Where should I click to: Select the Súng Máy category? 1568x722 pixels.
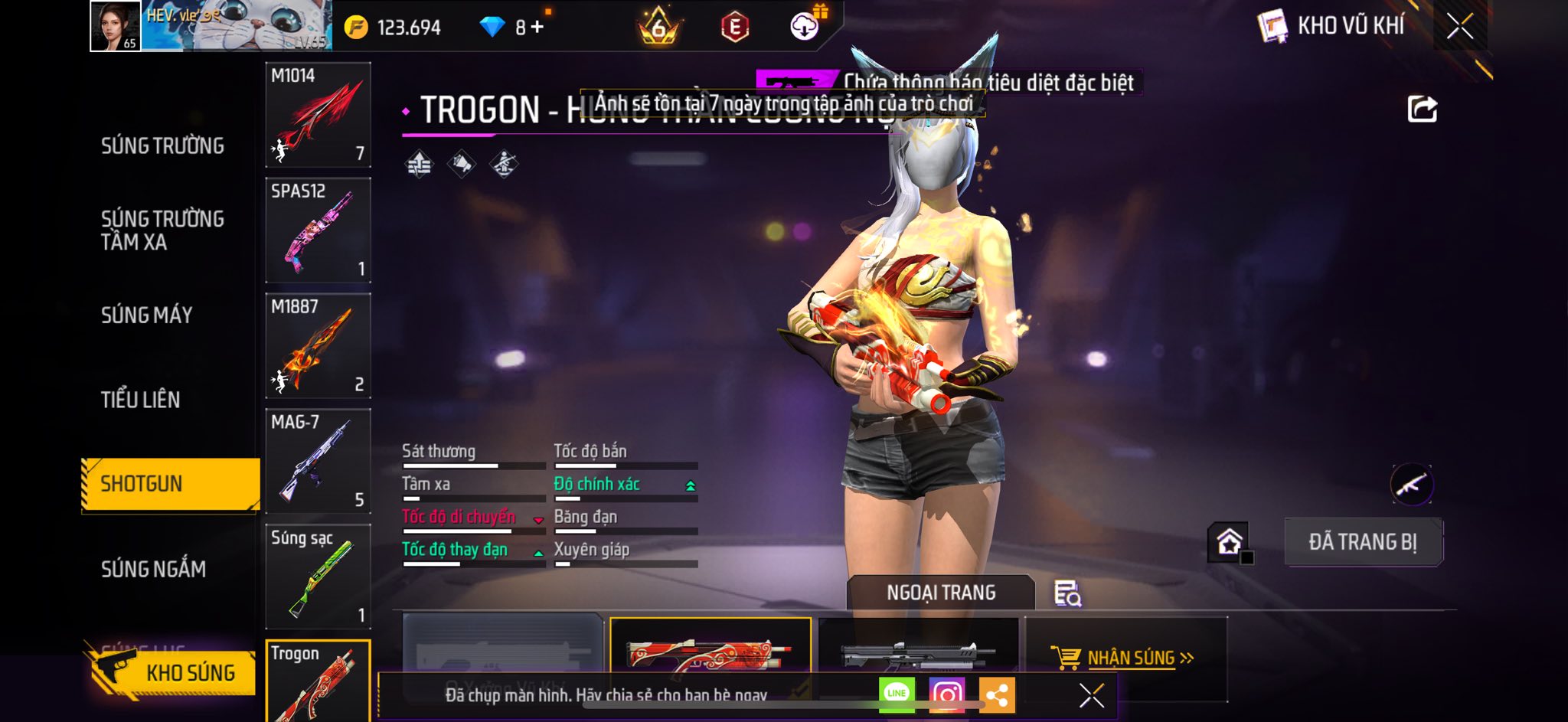(x=146, y=315)
